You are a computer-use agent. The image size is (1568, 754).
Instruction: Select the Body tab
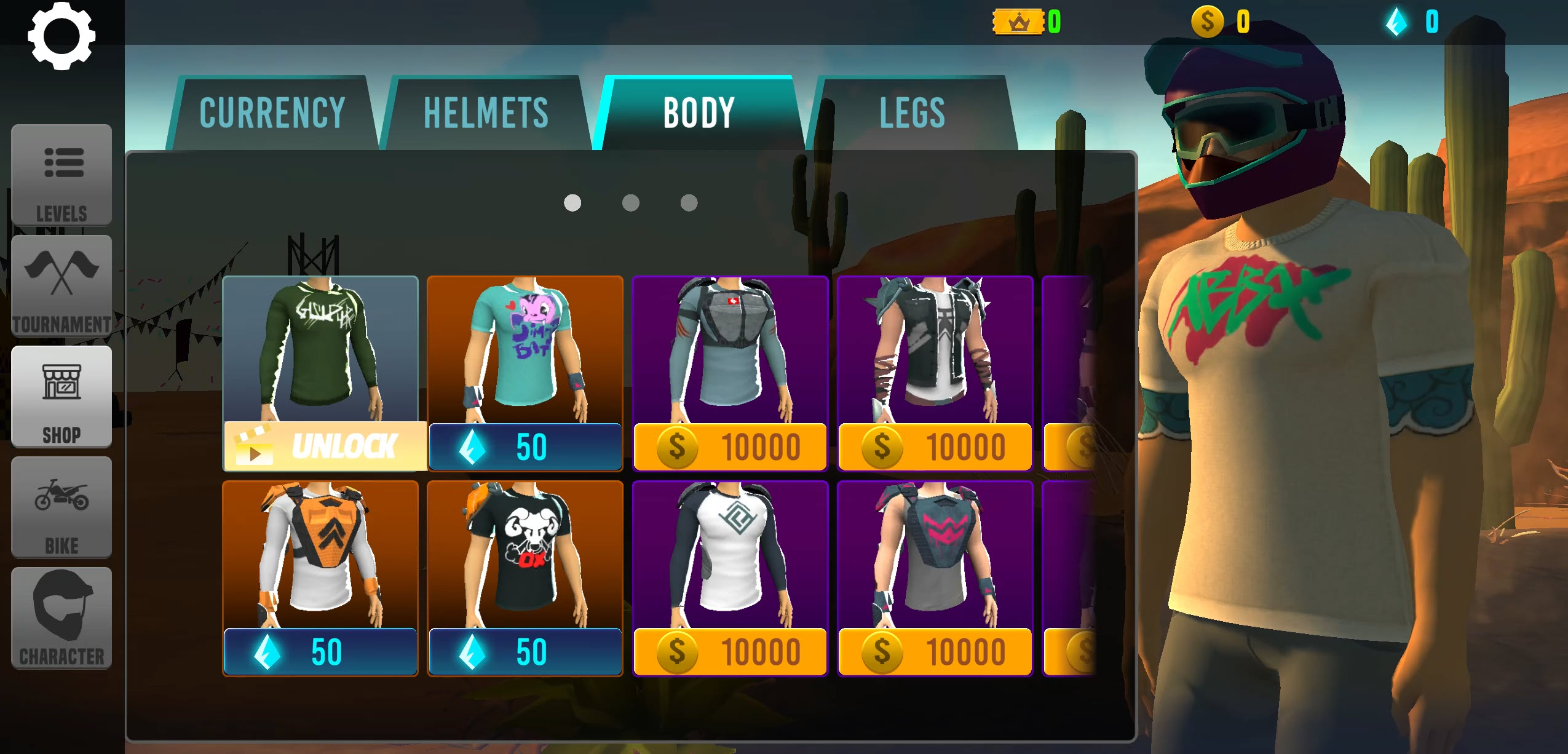699,113
